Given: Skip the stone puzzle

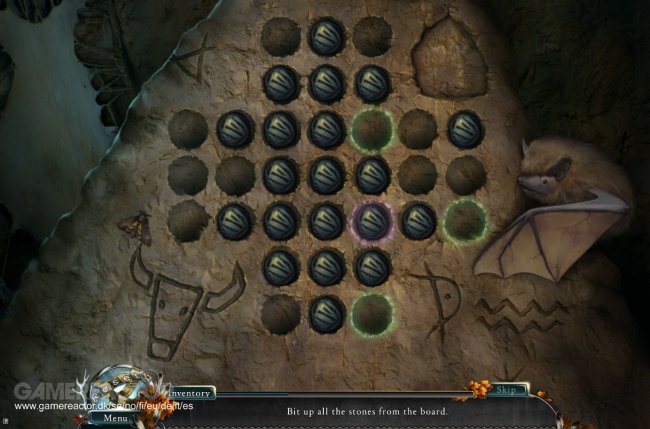Looking at the screenshot, I should tap(506, 390).
